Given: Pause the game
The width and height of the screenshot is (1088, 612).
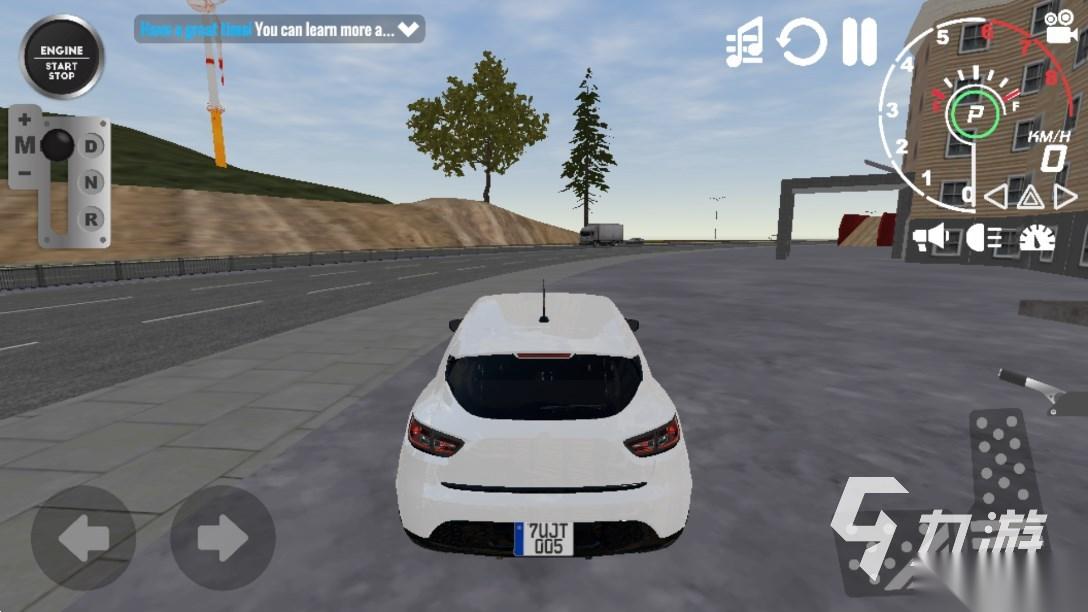Looking at the screenshot, I should (859, 43).
